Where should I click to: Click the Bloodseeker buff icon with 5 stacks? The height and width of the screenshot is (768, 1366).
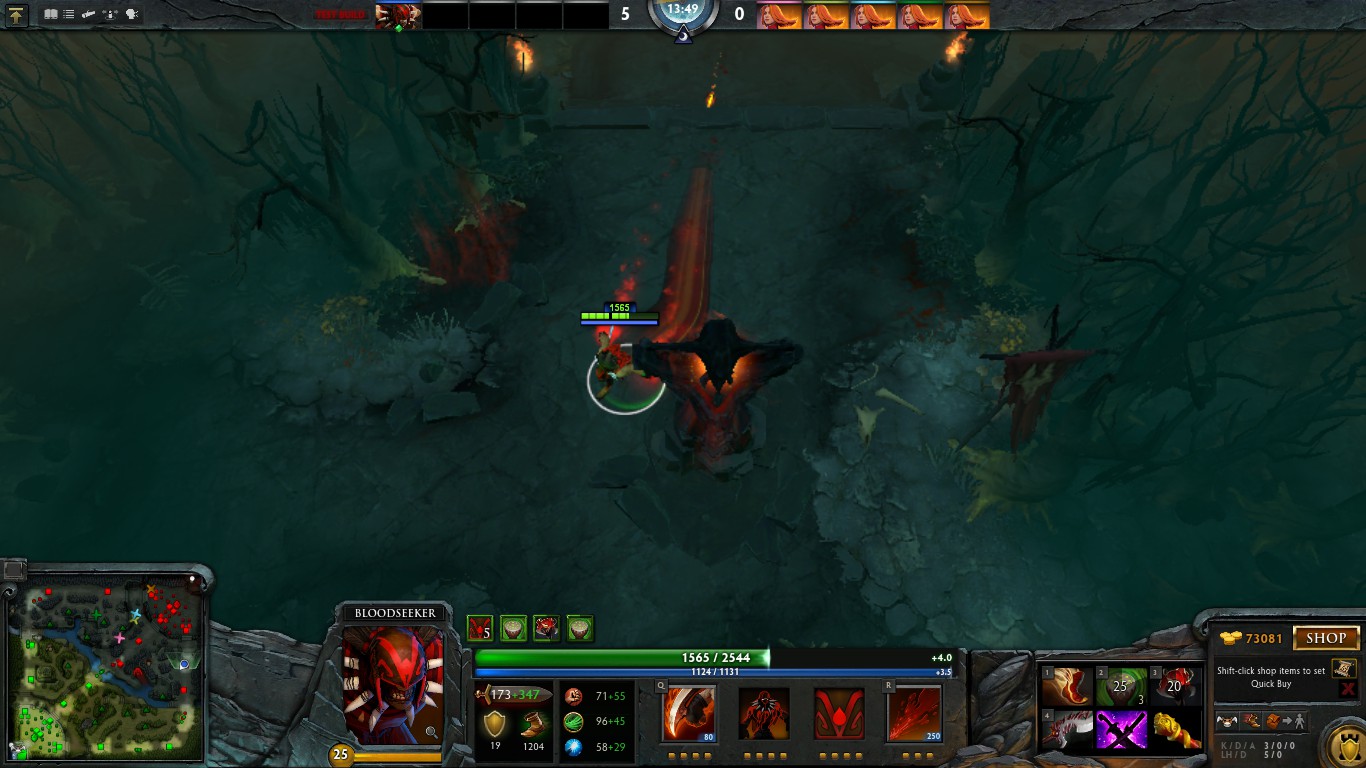point(480,628)
